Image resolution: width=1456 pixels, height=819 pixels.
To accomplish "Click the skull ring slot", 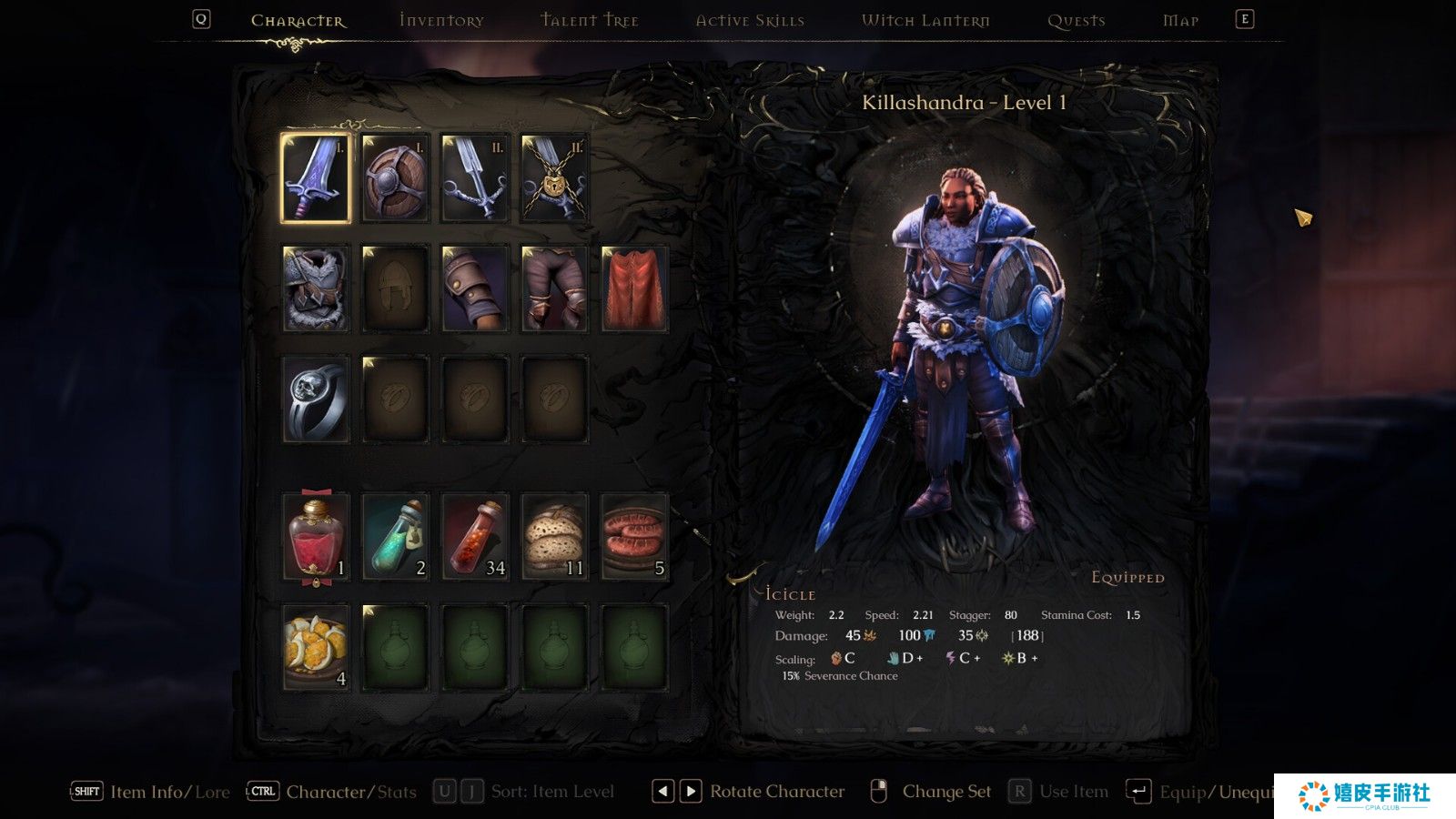I will 316,399.
